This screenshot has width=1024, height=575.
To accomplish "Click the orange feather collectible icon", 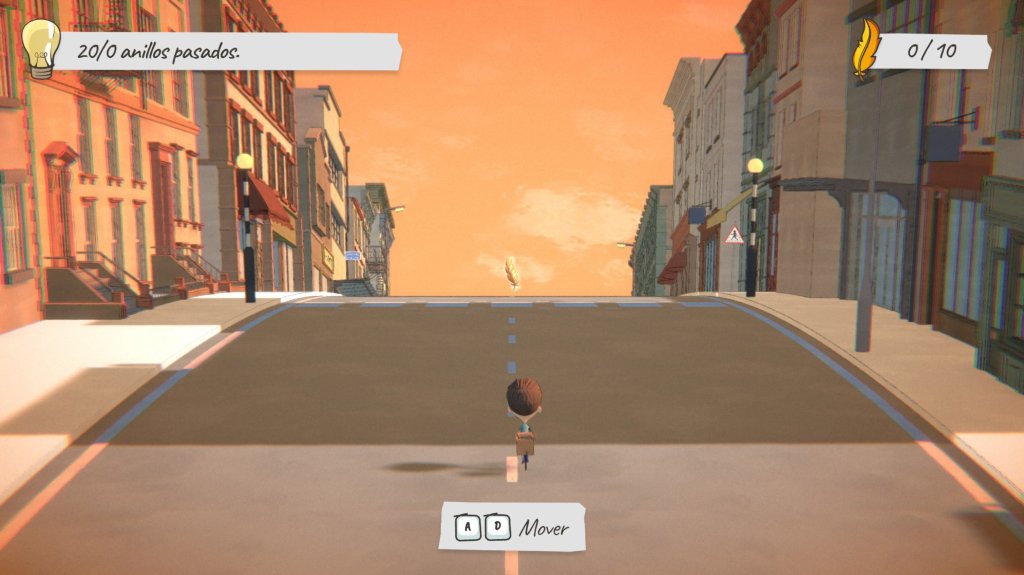I will pos(864,49).
